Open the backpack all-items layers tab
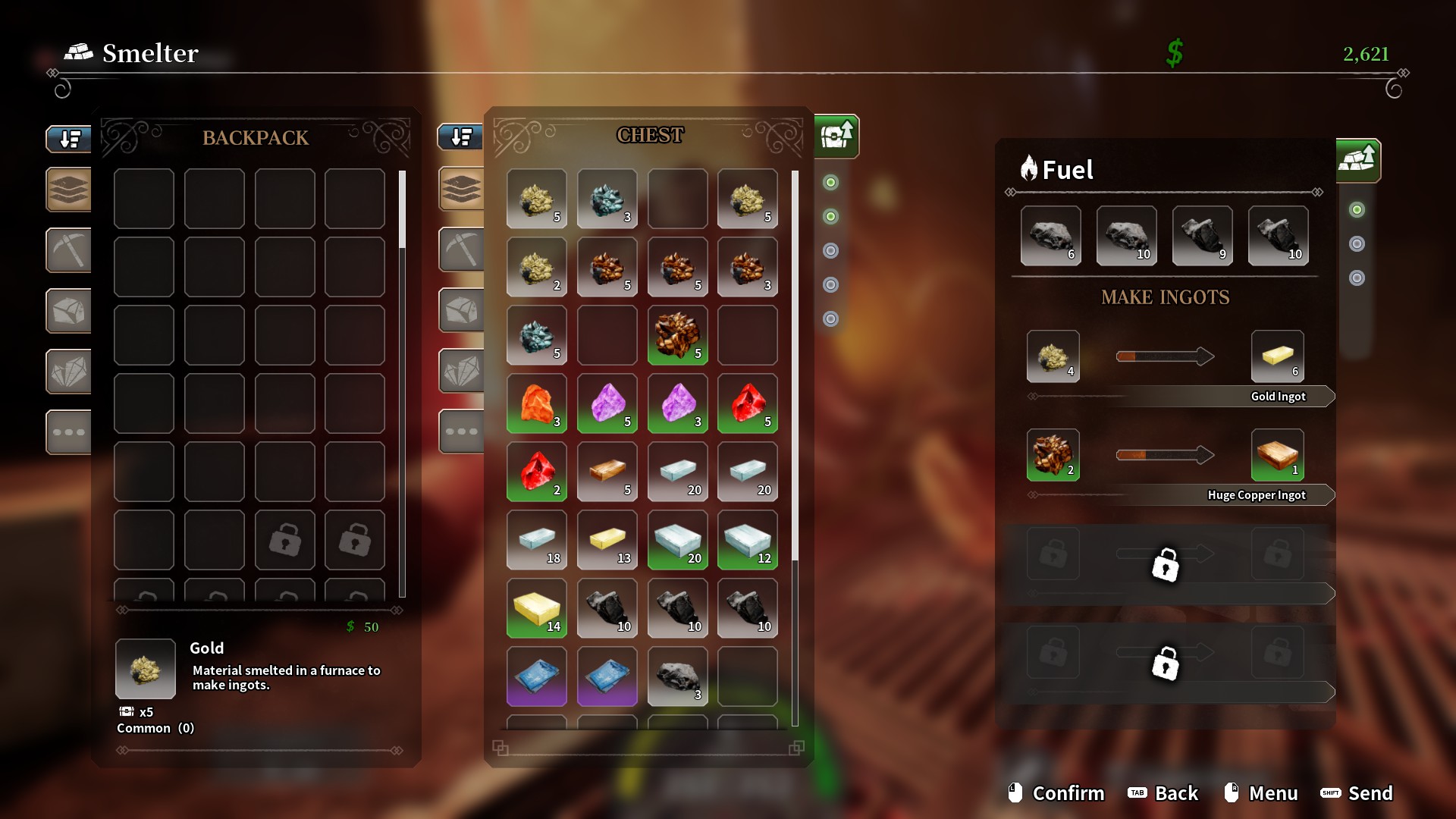 [x=68, y=189]
